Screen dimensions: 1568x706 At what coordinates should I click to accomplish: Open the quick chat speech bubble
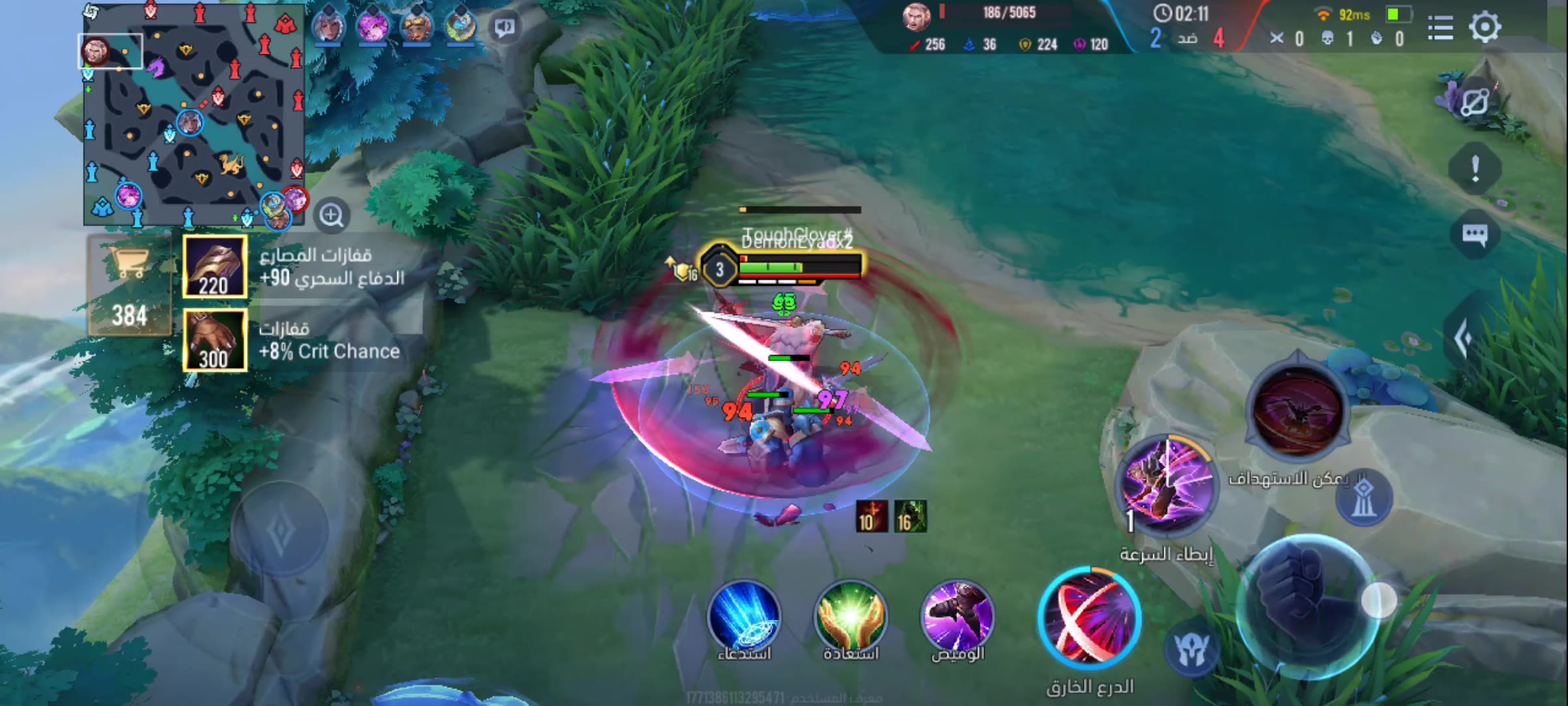(x=1475, y=235)
